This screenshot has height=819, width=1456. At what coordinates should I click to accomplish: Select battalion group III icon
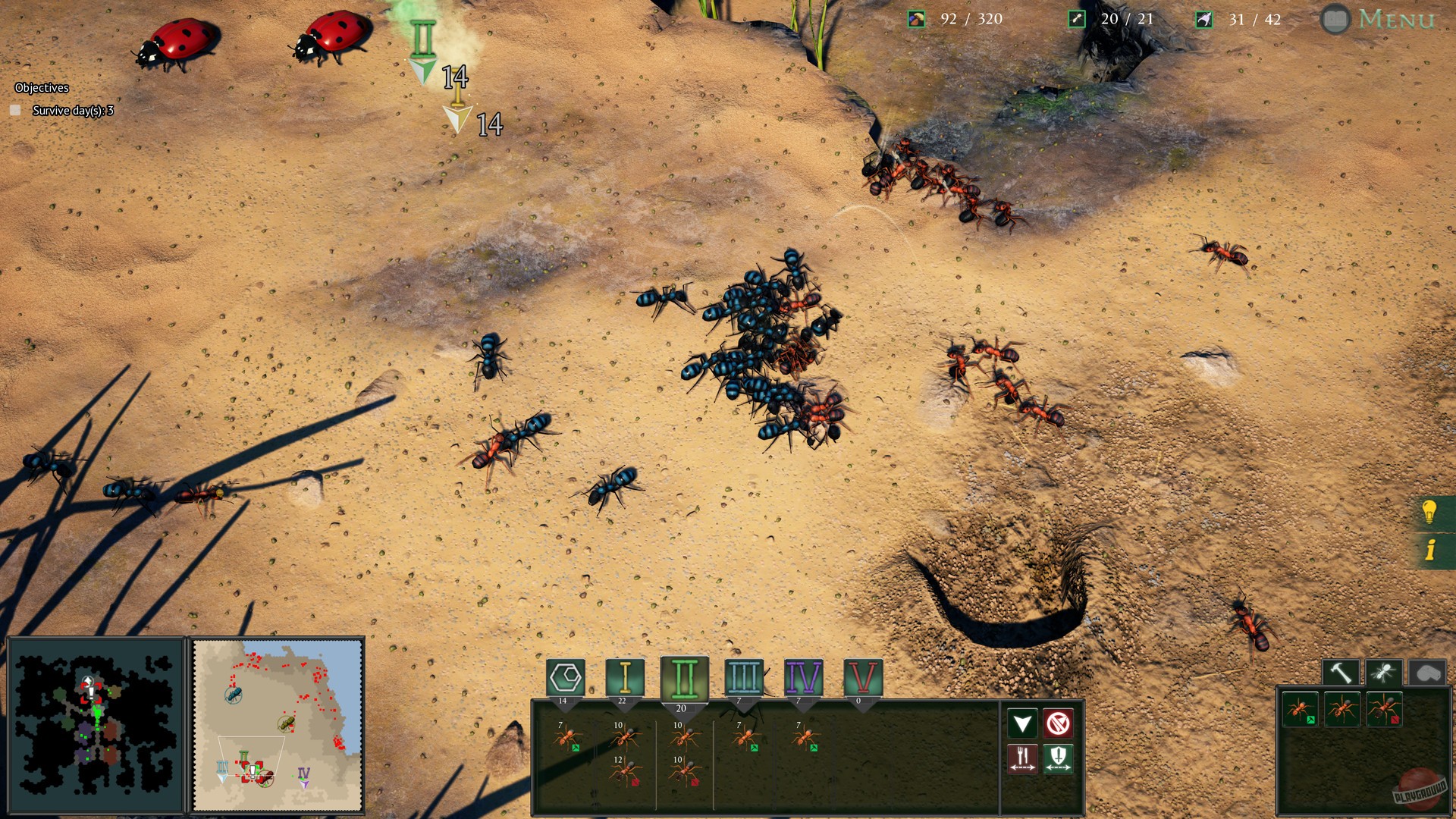point(744,676)
